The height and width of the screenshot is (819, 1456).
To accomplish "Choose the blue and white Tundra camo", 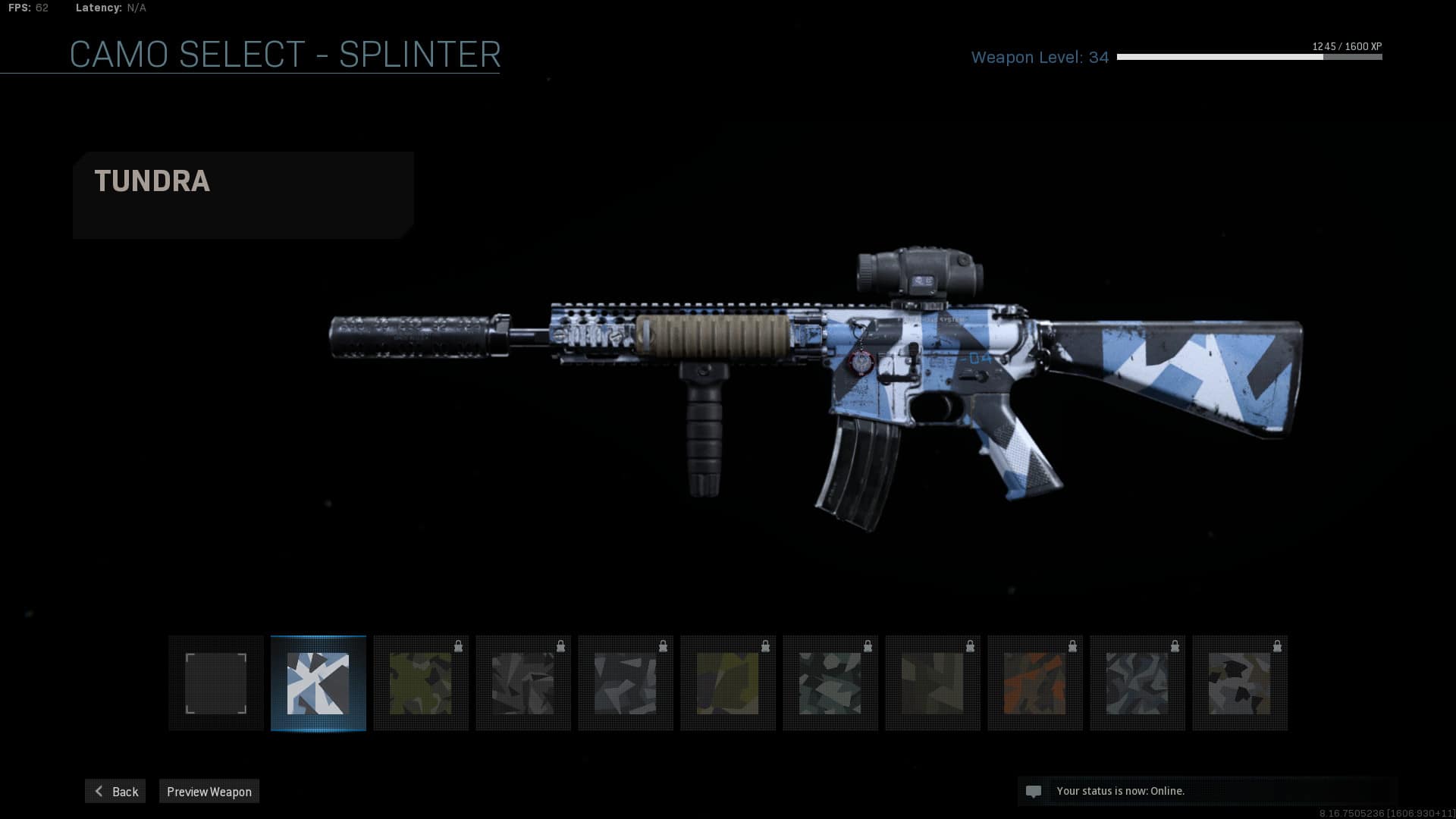I will click(318, 683).
